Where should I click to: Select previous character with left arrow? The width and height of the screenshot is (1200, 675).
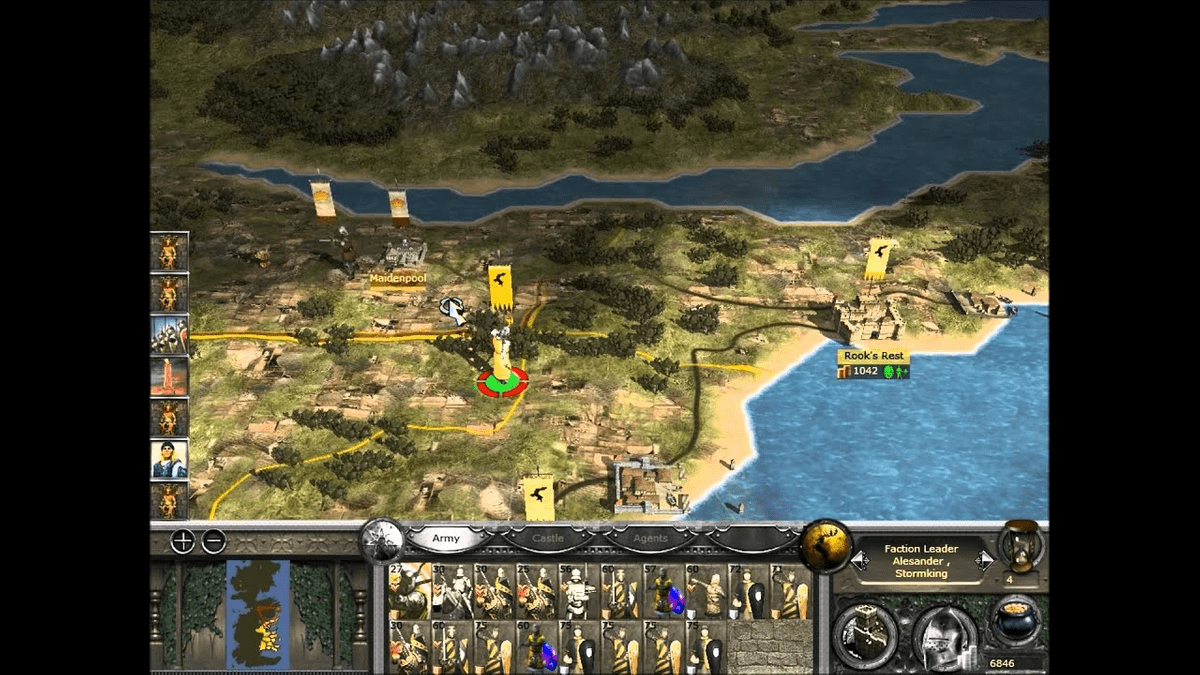coord(859,561)
